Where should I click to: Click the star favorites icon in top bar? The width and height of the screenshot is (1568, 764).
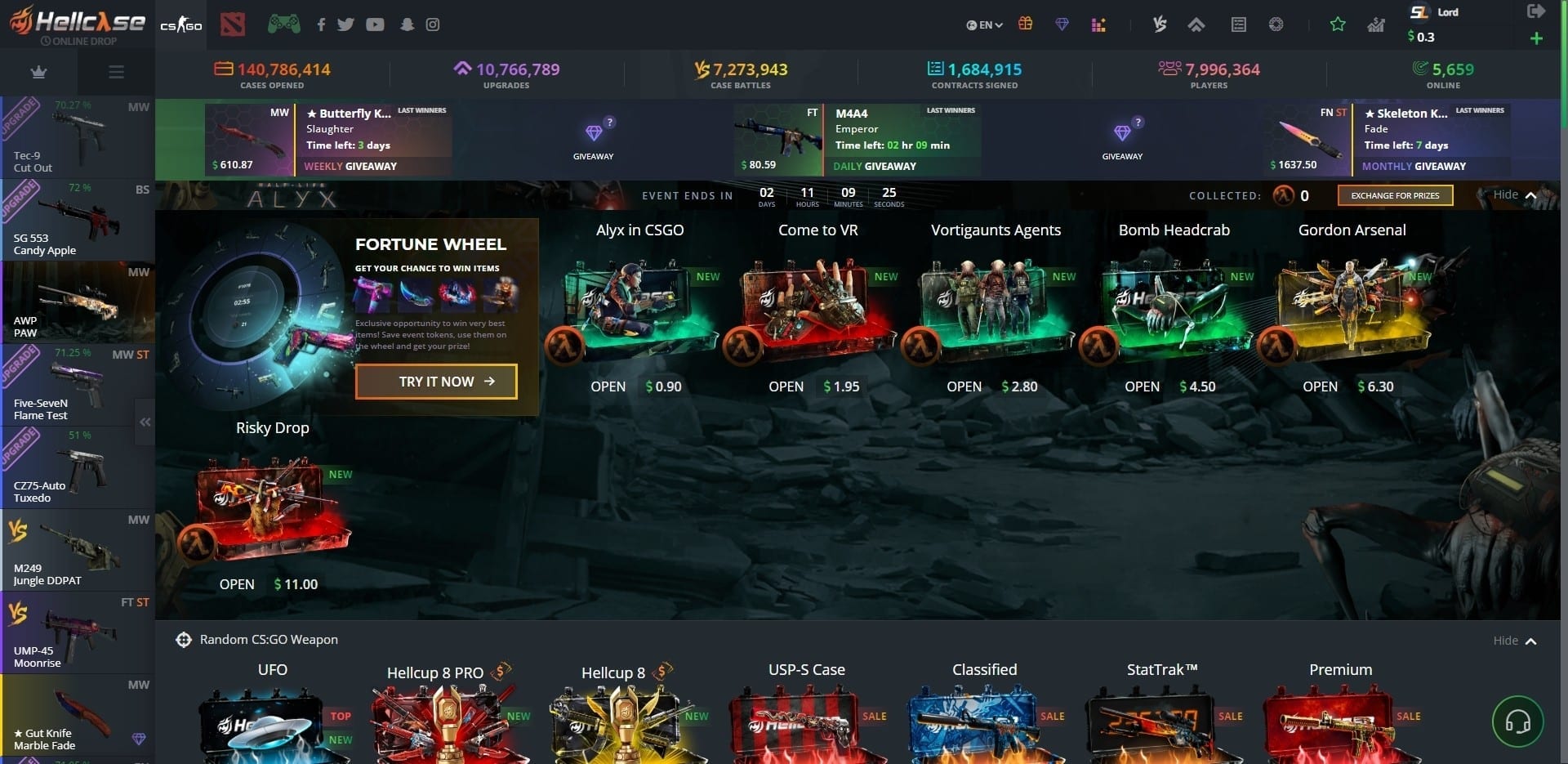tap(1338, 25)
